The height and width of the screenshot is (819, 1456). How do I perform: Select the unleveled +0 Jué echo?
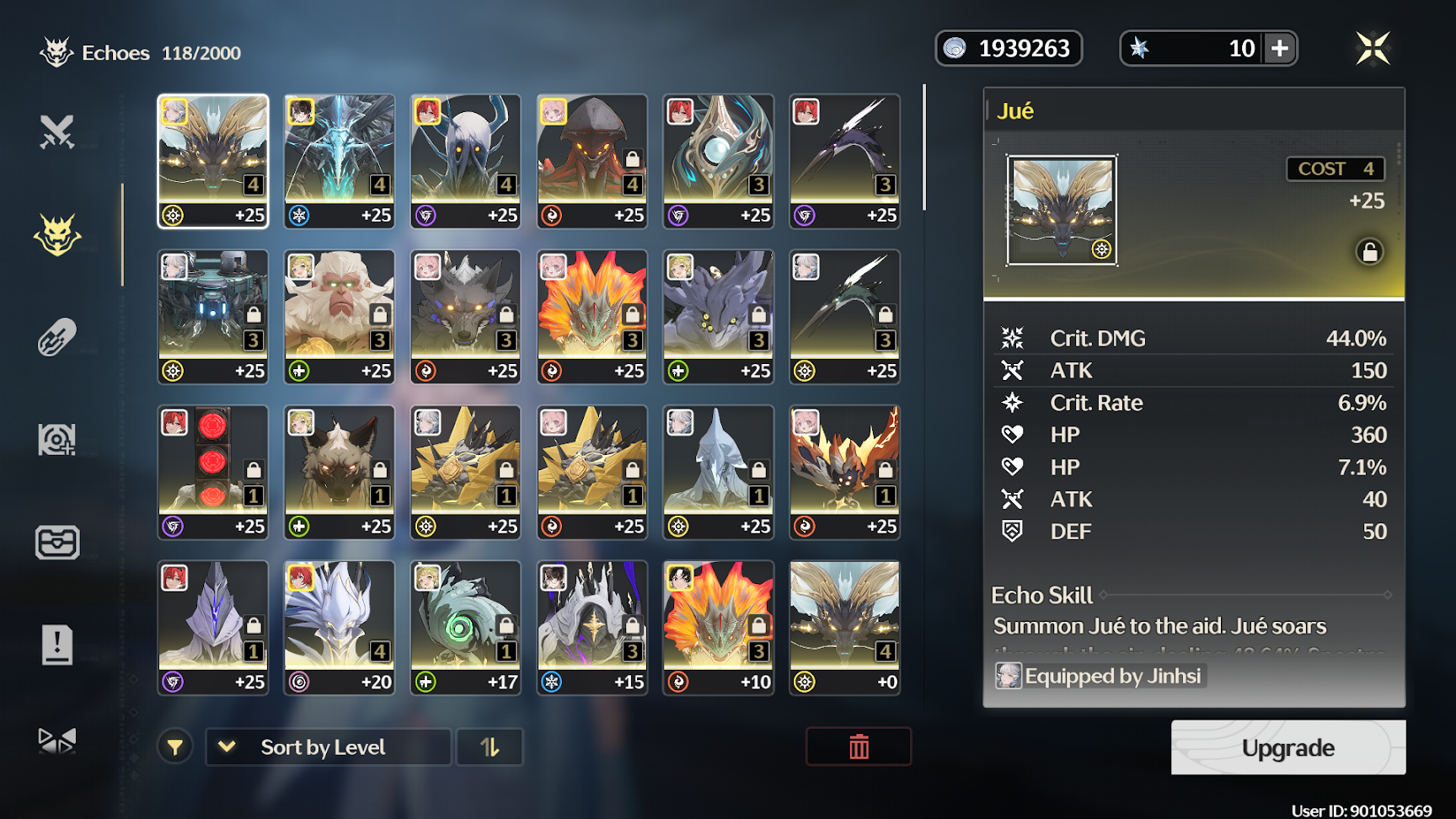[844, 628]
